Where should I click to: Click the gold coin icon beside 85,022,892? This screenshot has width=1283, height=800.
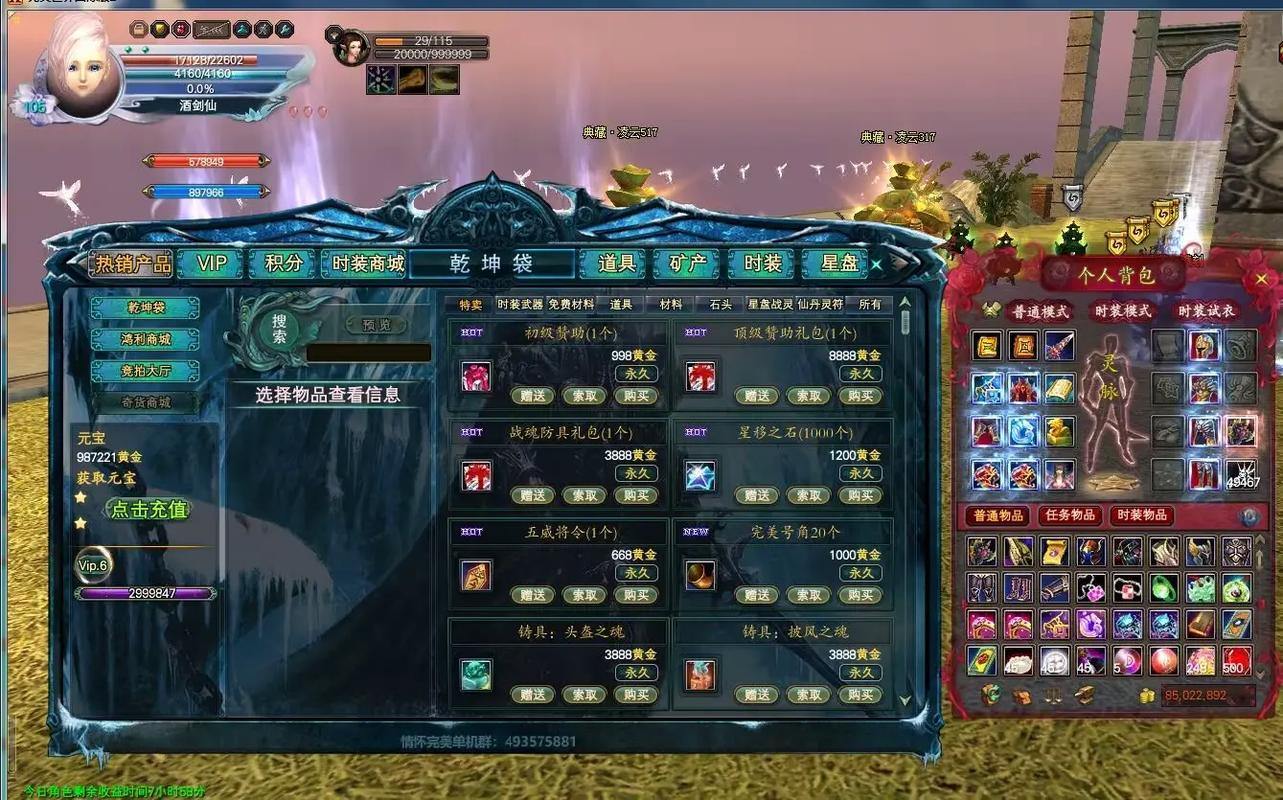click(x=1147, y=696)
